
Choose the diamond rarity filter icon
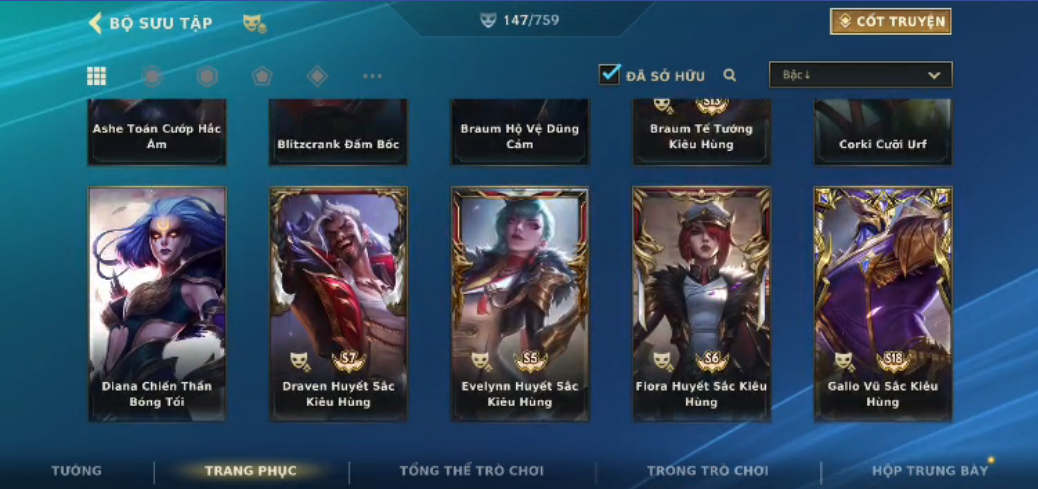pos(317,76)
